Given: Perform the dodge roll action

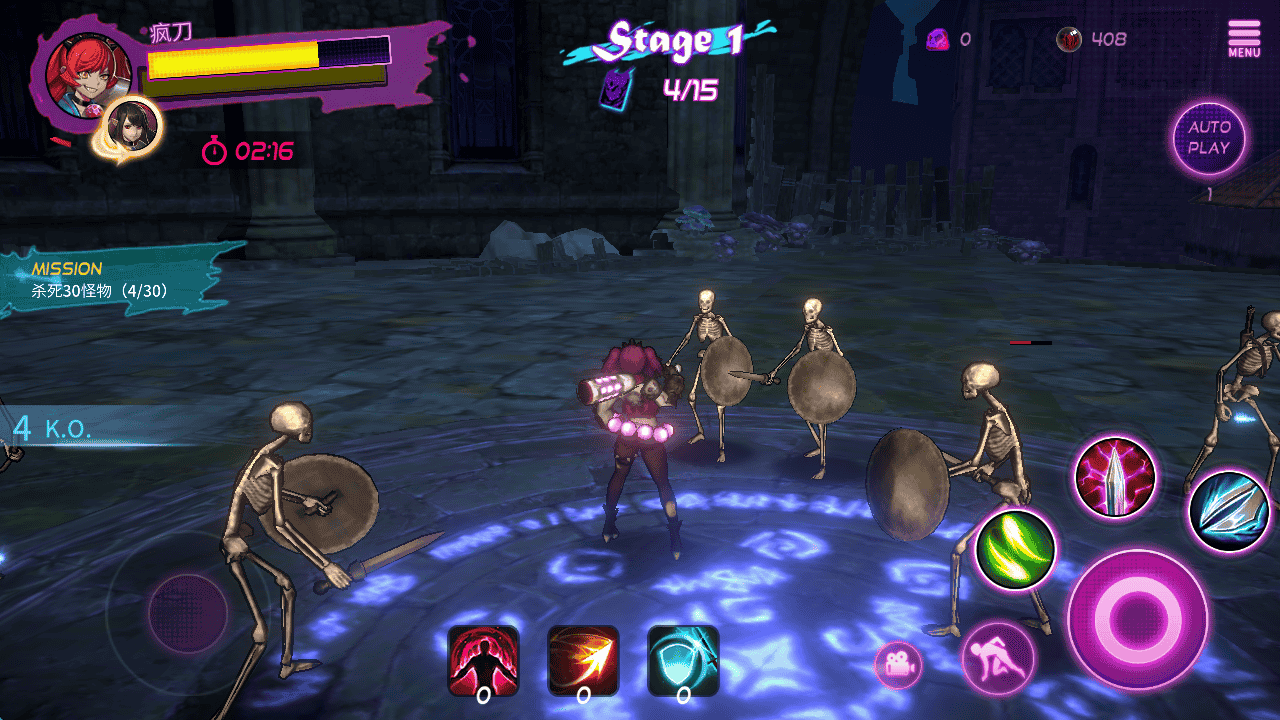Looking at the screenshot, I should coord(997,658).
